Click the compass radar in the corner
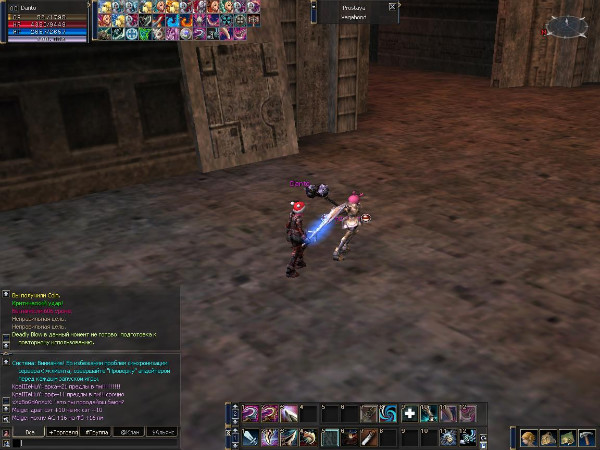The height and width of the screenshot is (450, 600). click(x=566, y=27)
